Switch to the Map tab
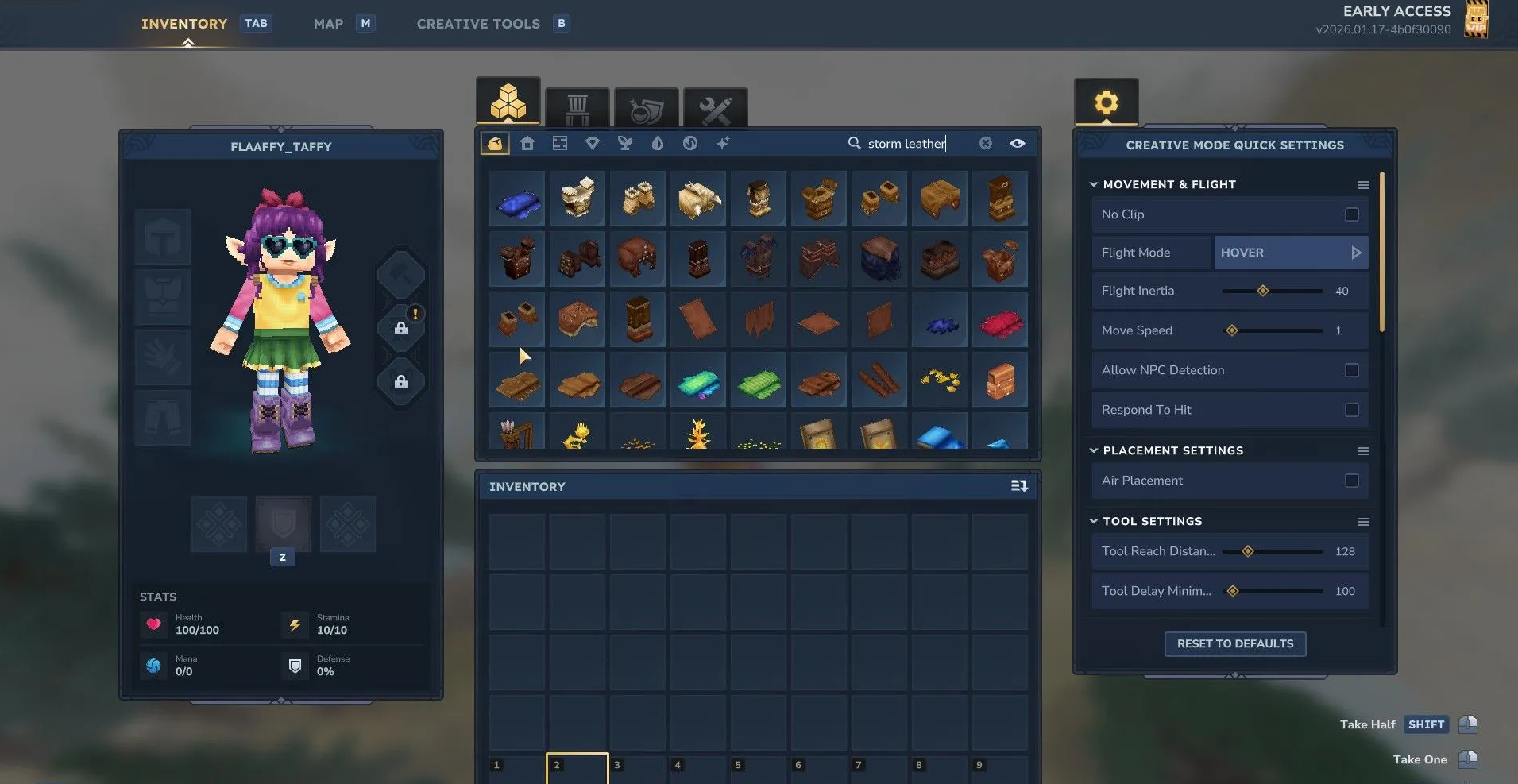This screenshot has width=1518, height=784. [328, 24]
